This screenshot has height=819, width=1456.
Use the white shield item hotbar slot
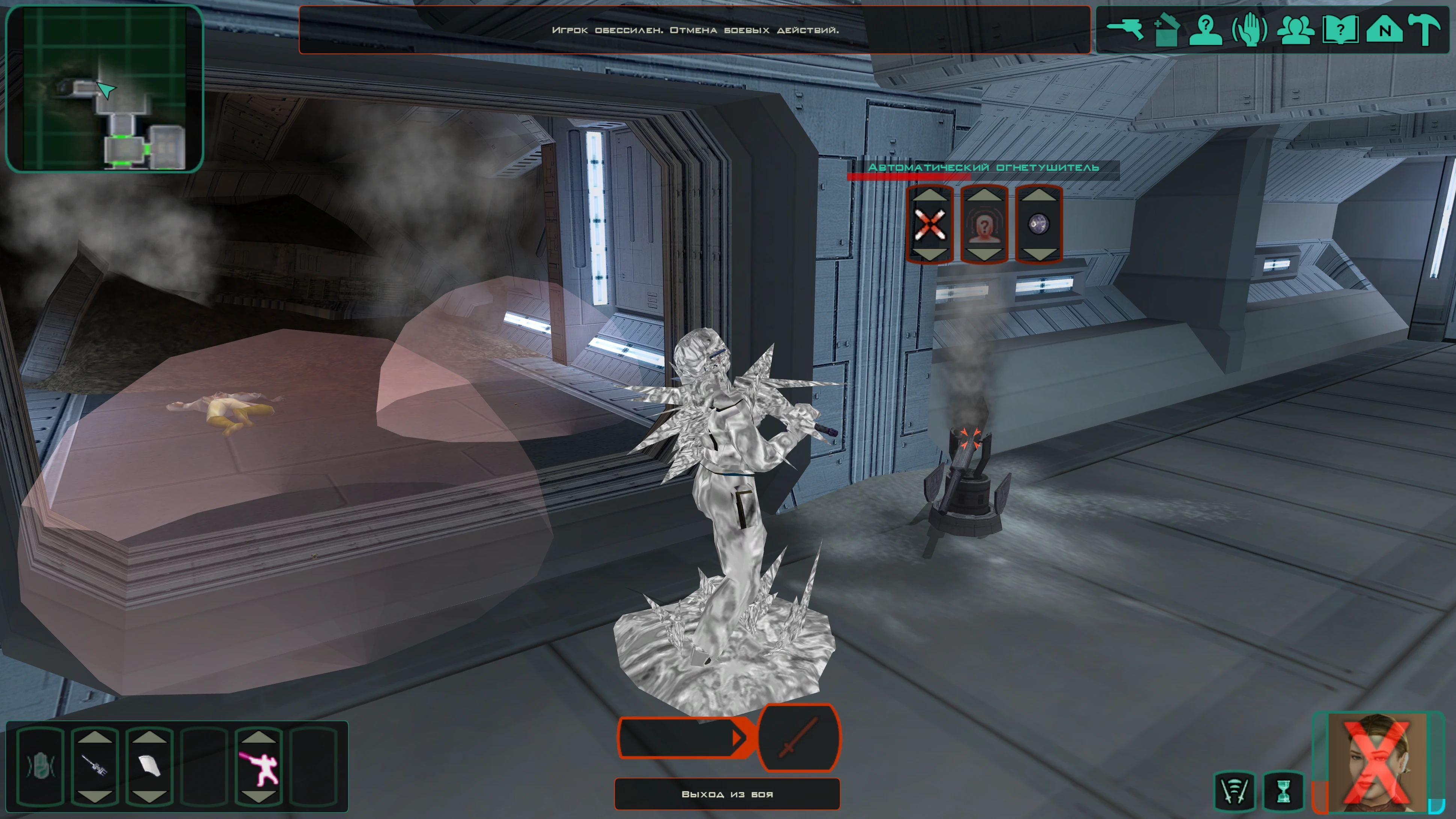pos(149,766)
